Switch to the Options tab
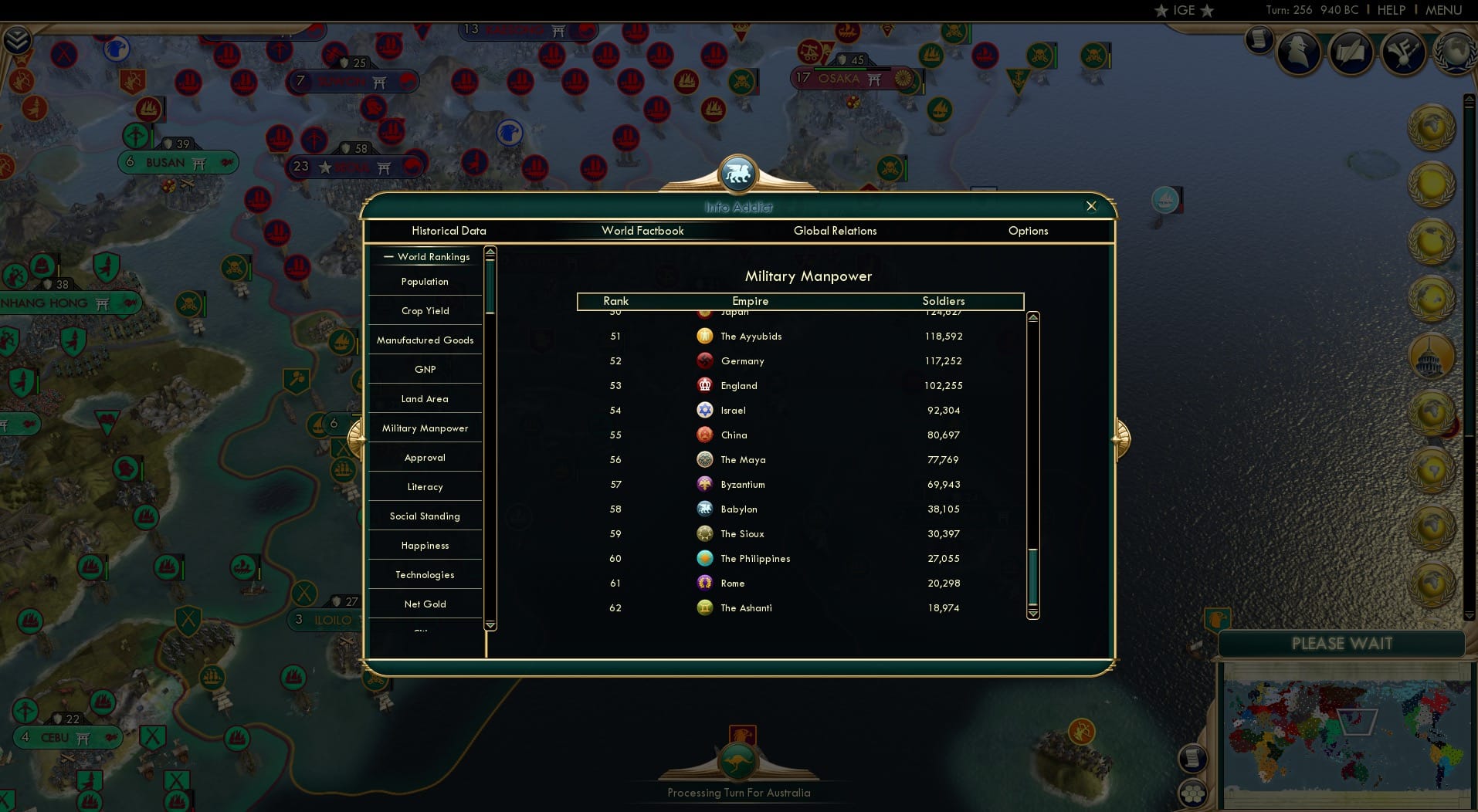This screenshot has width=1478, height=812. (x=1028, y=231)
